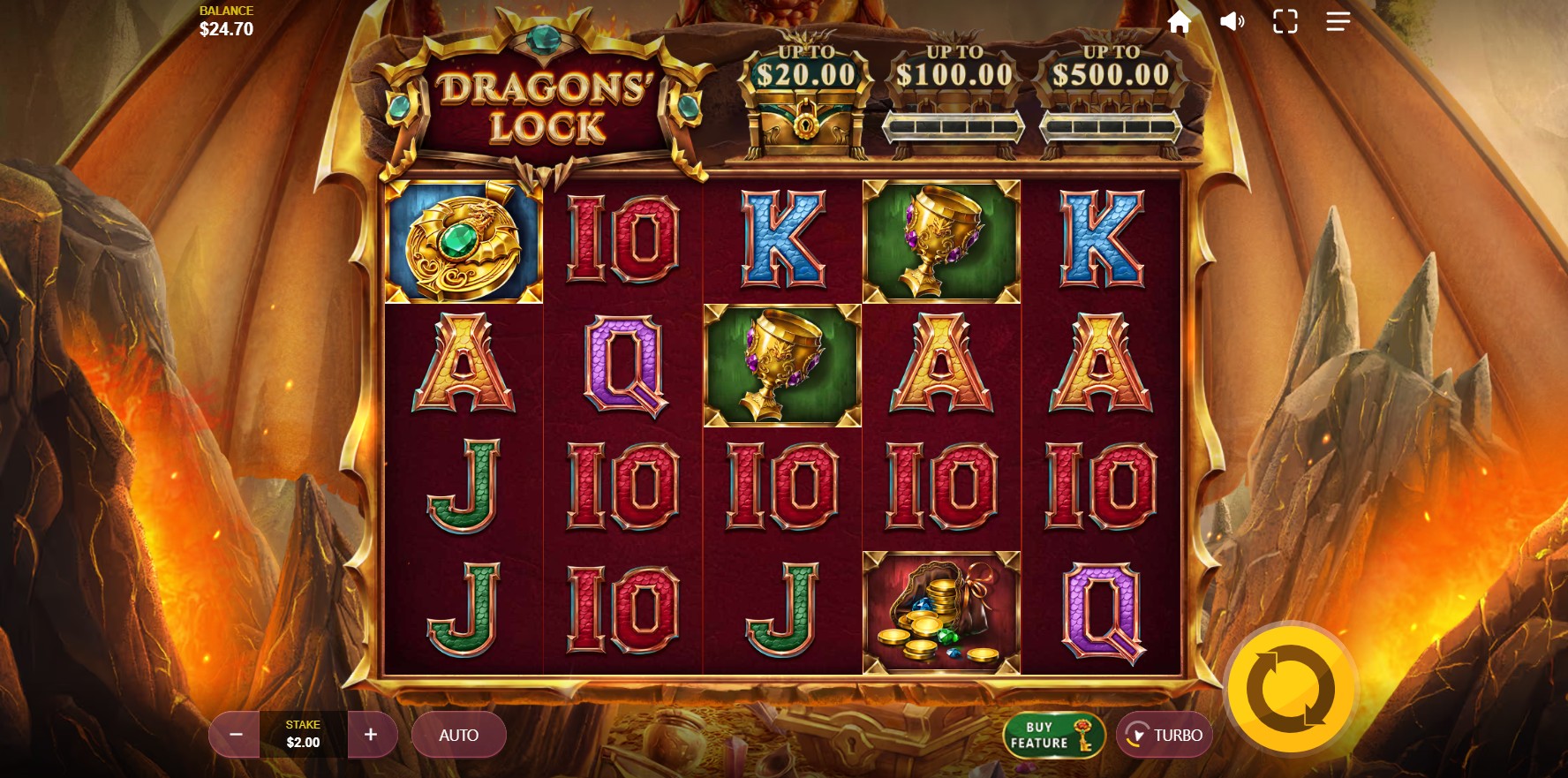Screen dimensions: 1568x778
Task: Click the $2.00 stake value field
Action: point(303,736)
